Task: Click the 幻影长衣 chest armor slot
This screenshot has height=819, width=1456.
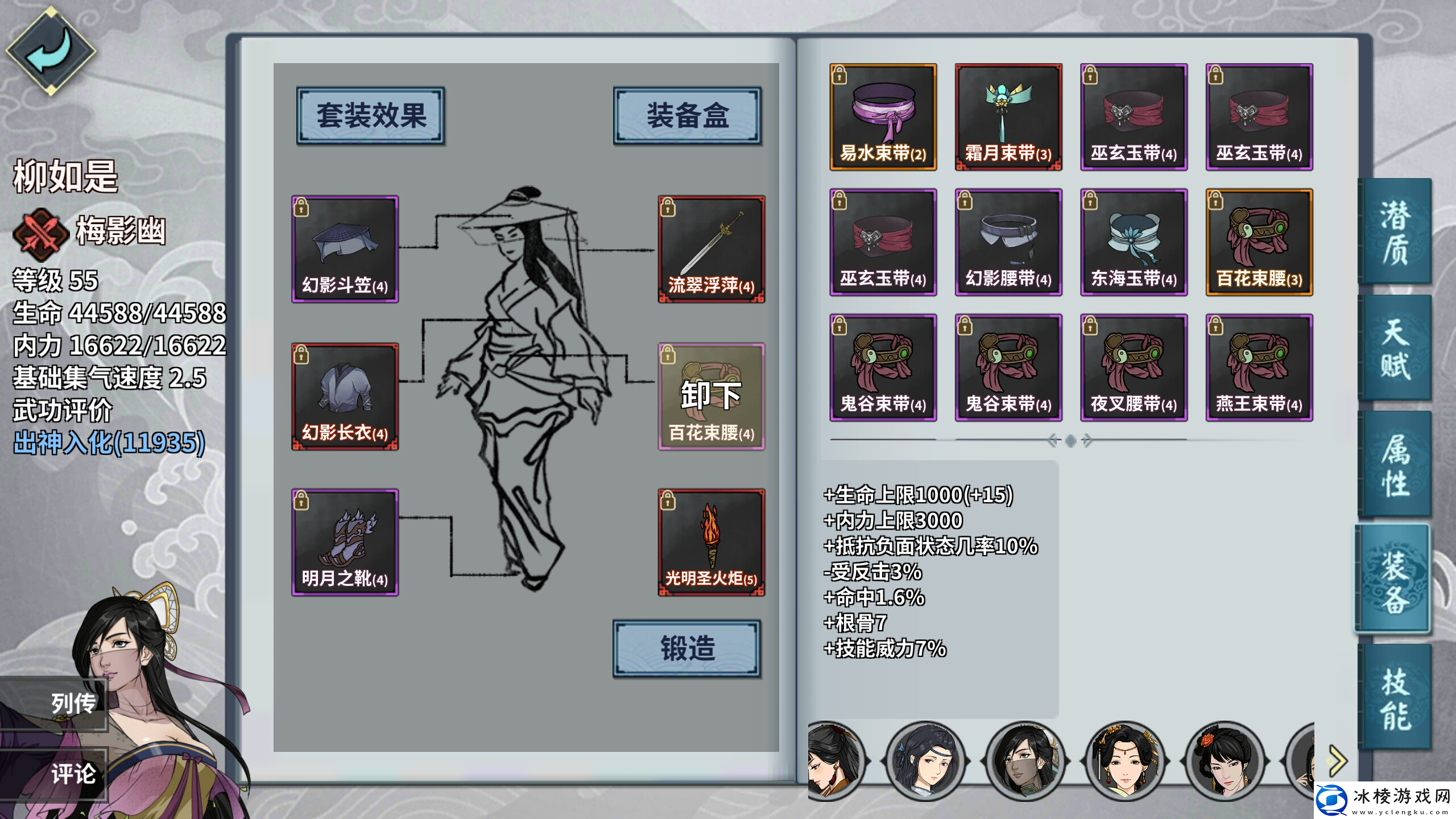Action: tap(345, 395)
